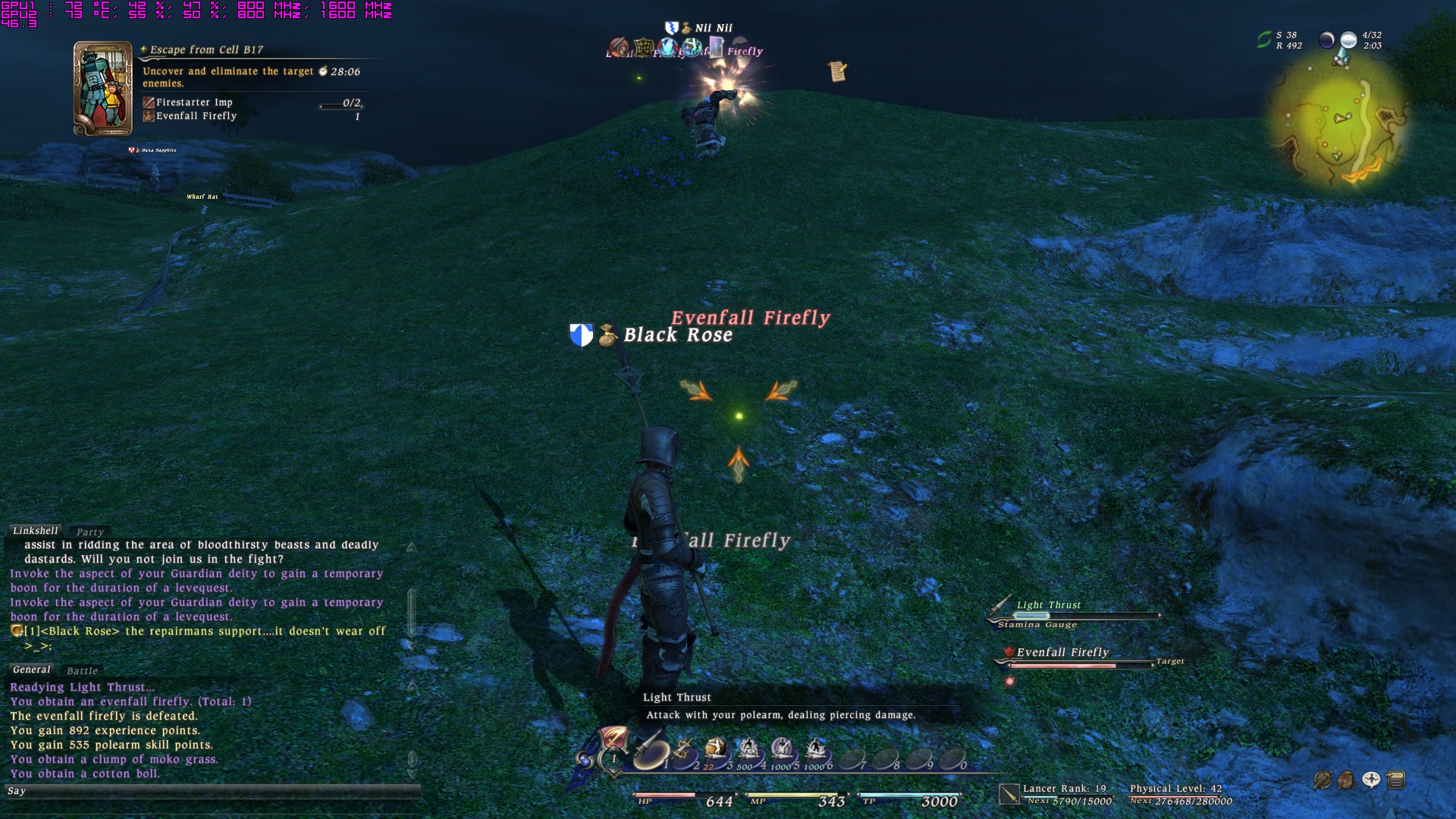Click the Say chat input field
Image resolution: width=1456 pixels, height=819 pixels.
[x=212, y=791]
